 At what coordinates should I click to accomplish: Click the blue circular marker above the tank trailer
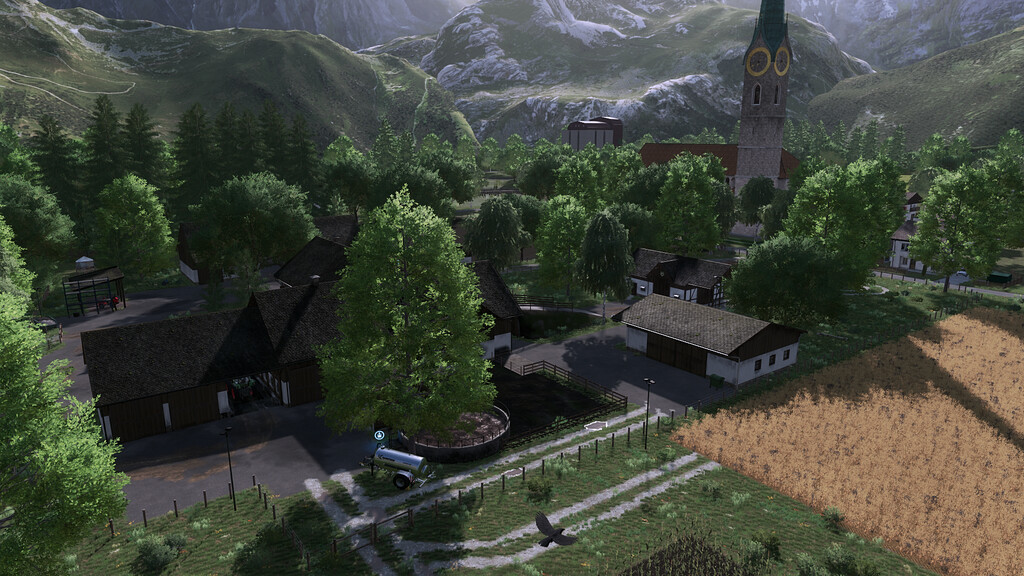pos(380,435)
